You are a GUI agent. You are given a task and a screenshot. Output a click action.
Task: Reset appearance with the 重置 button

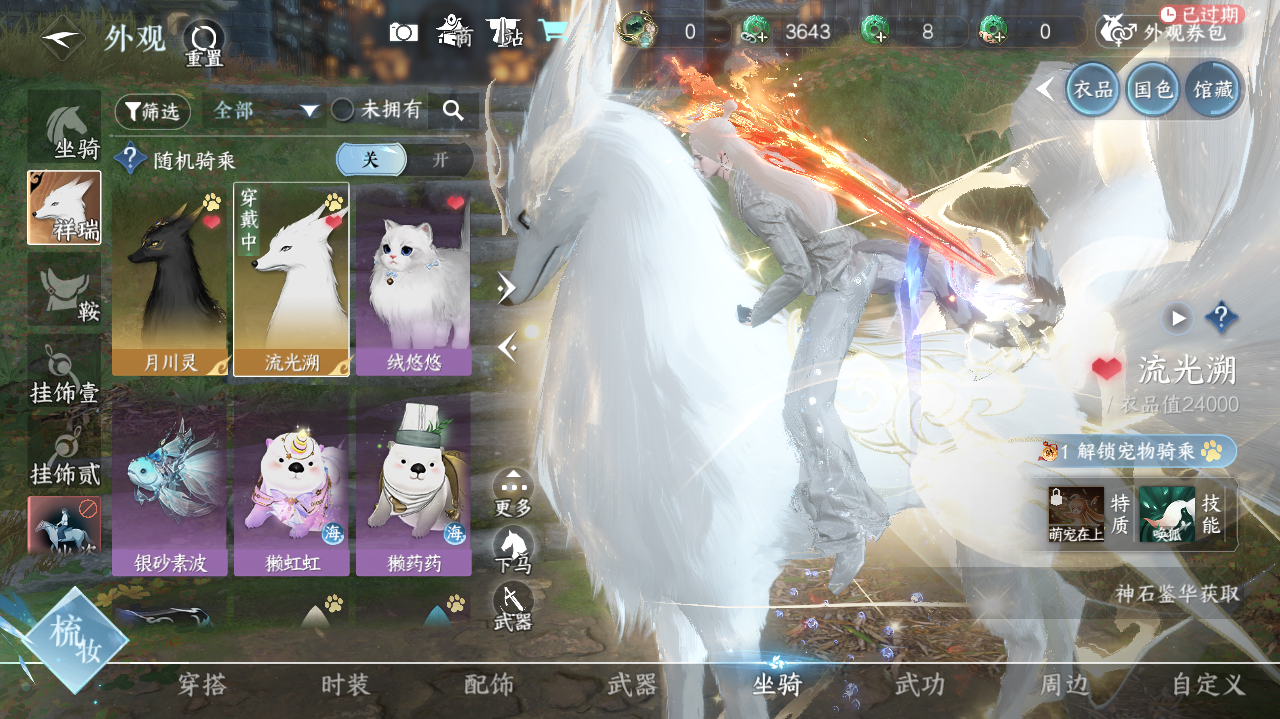tap(204, 42)
